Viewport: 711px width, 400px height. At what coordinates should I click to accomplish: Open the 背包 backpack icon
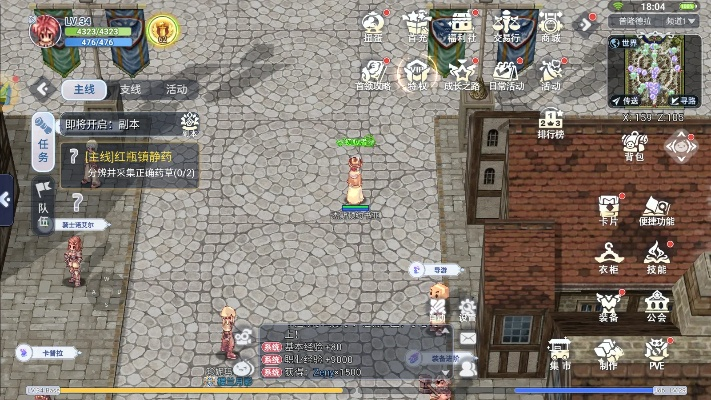(634, 146)
